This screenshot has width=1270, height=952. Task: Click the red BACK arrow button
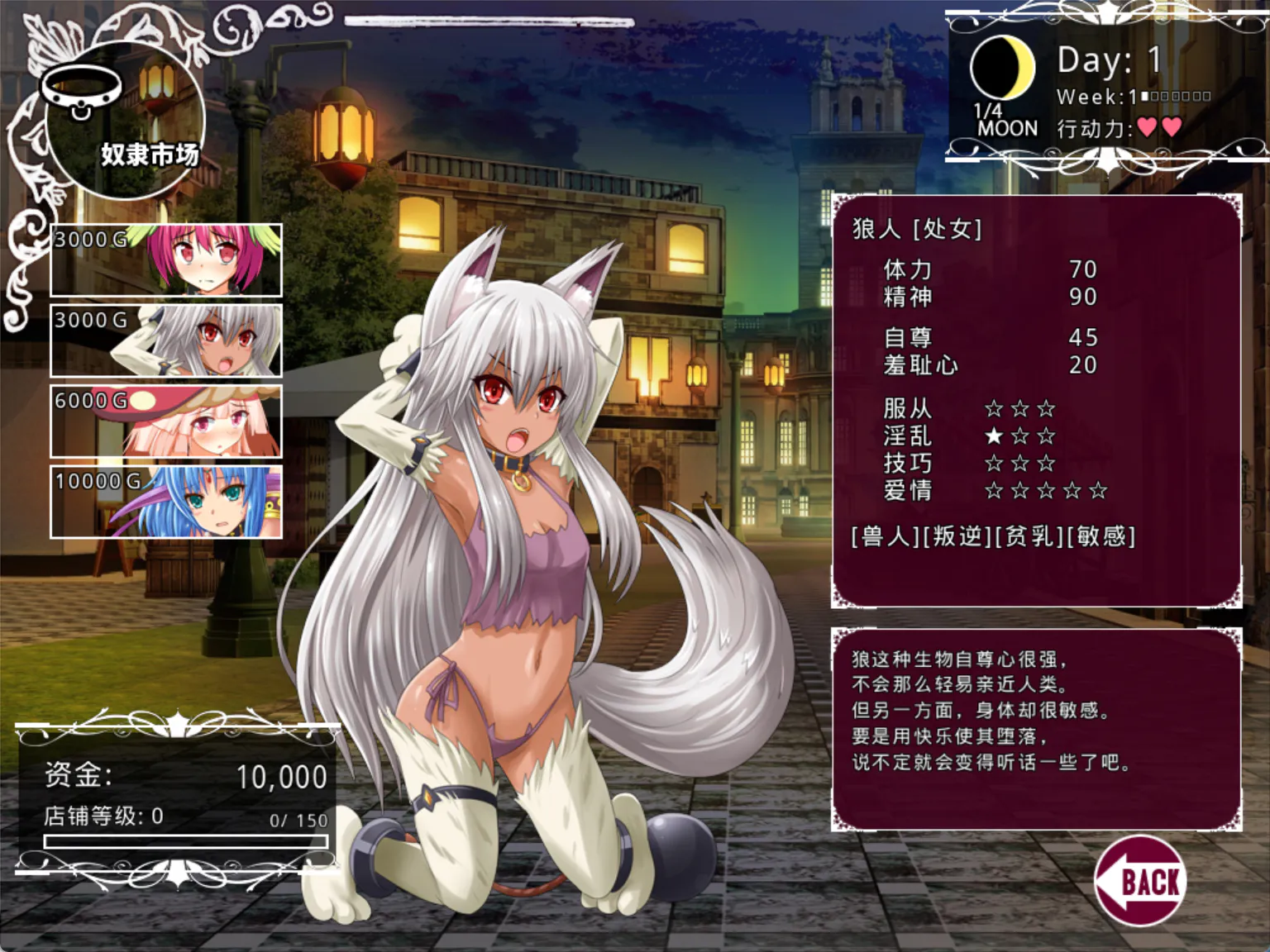(x=1141, y=881)
